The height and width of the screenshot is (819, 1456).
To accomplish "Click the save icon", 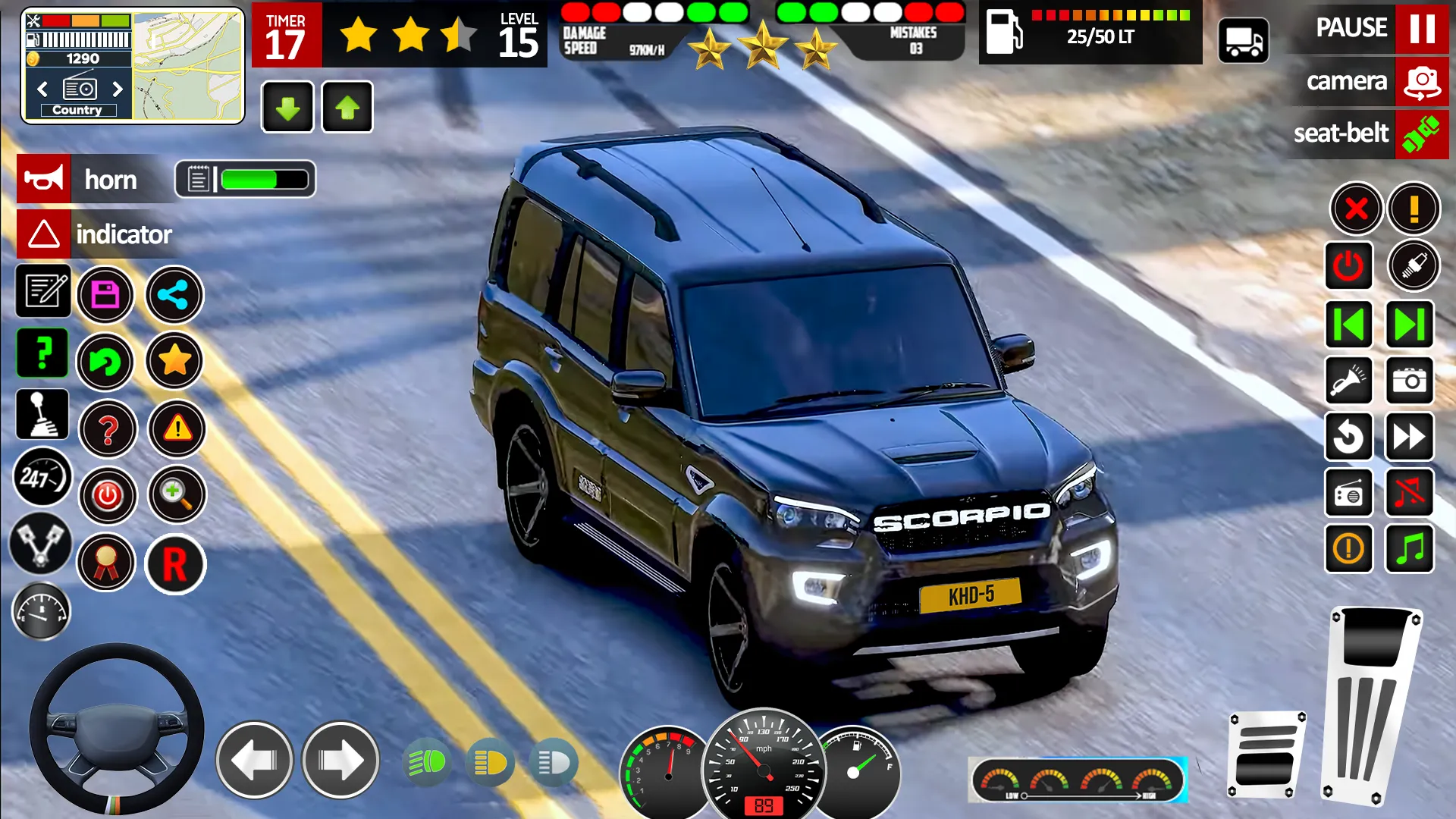I will click(106, 295).
